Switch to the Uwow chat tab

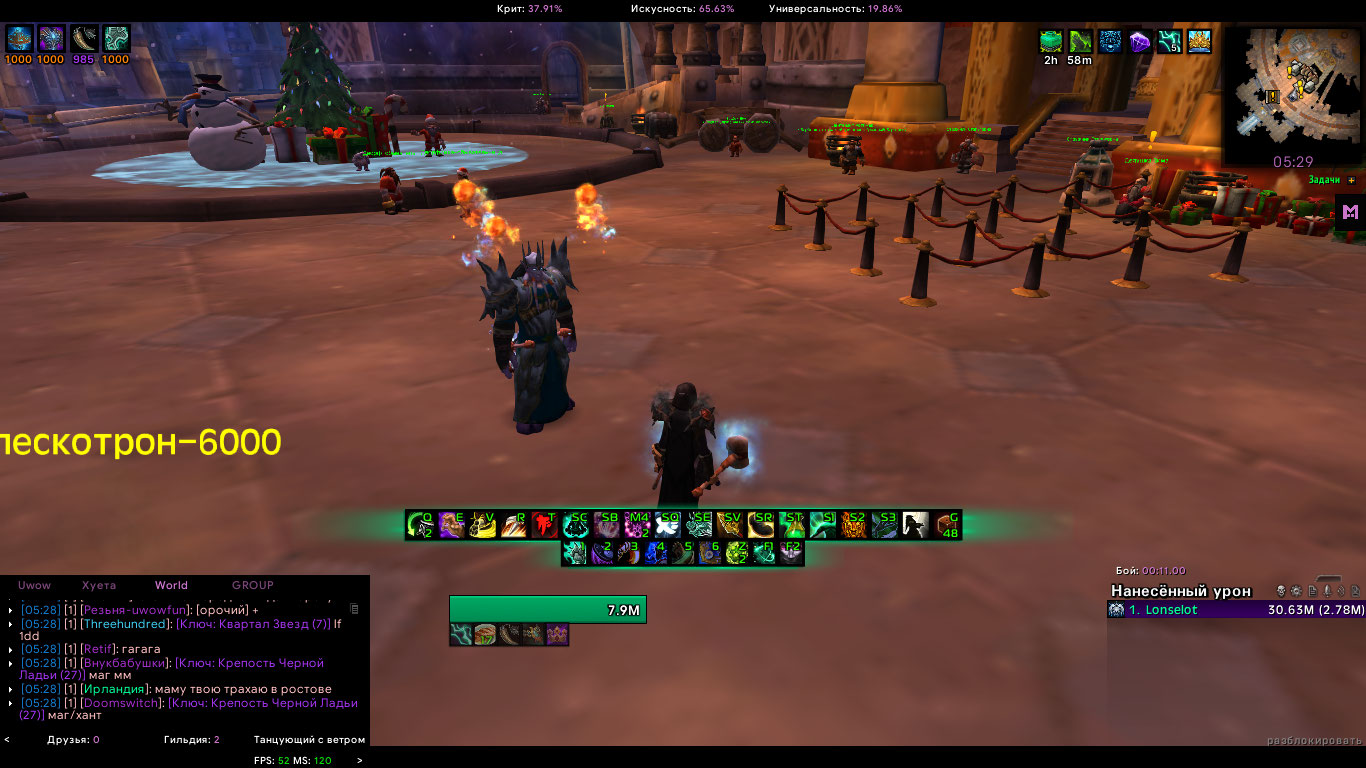coord(34,585)
